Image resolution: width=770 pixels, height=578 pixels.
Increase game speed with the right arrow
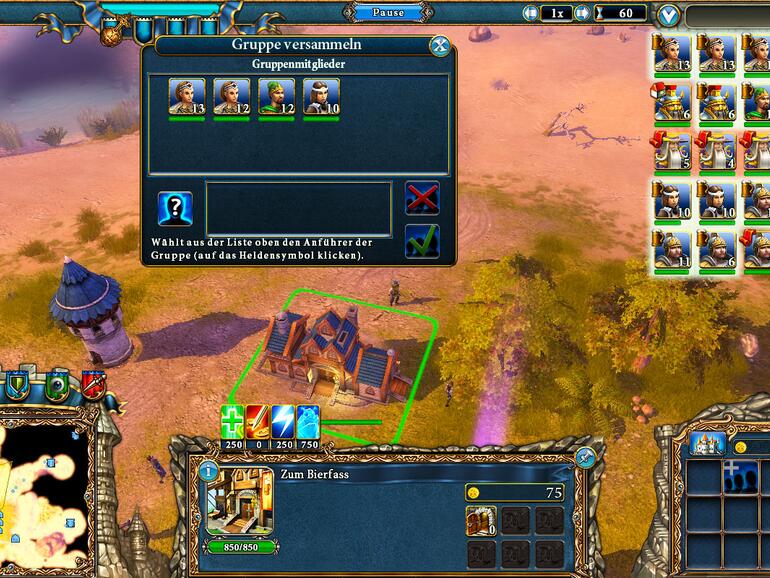pyautogui.click(x=581, y=14)
